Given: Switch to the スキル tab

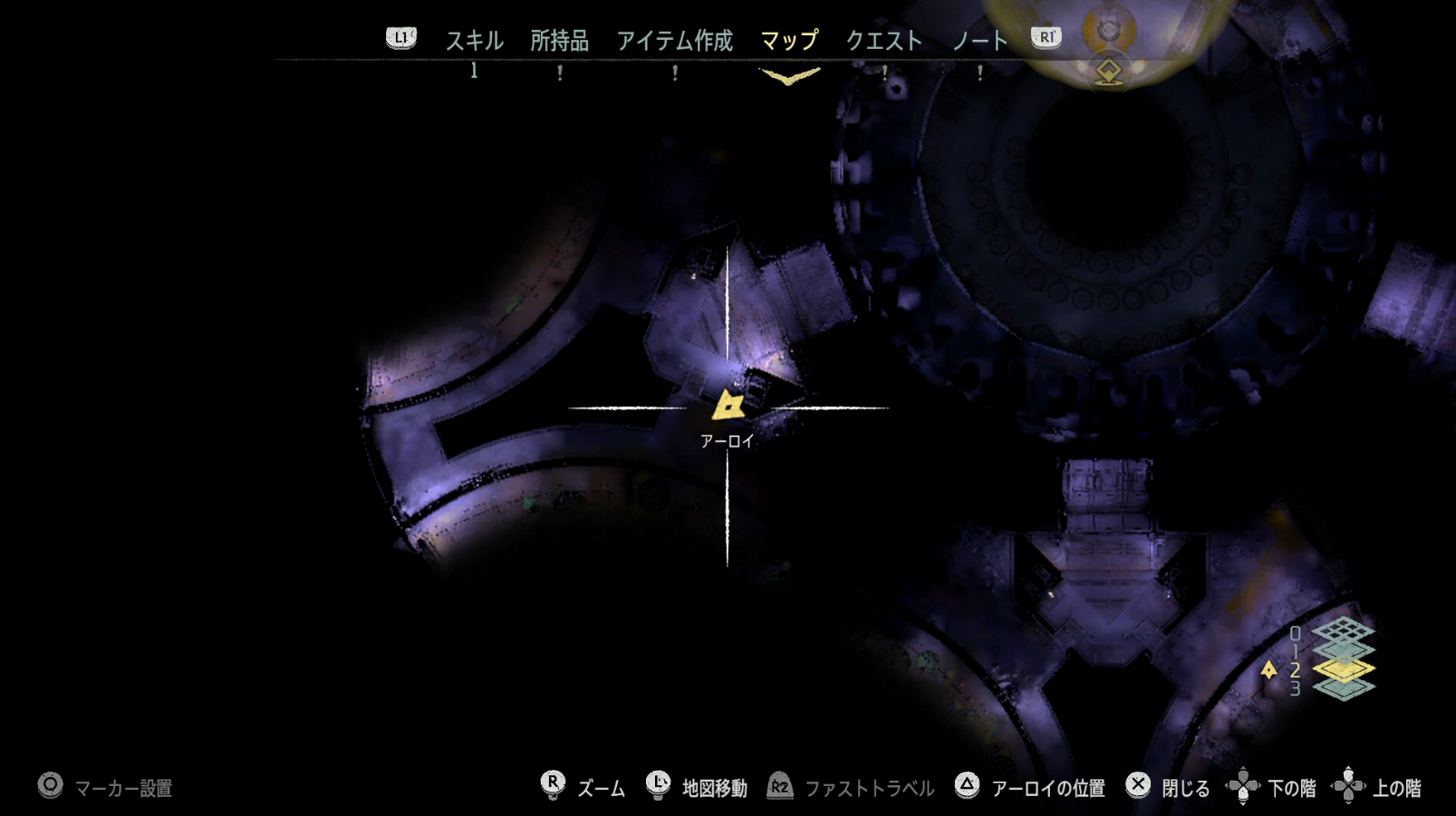Looking at the screenshot, I should pos(474,40).
